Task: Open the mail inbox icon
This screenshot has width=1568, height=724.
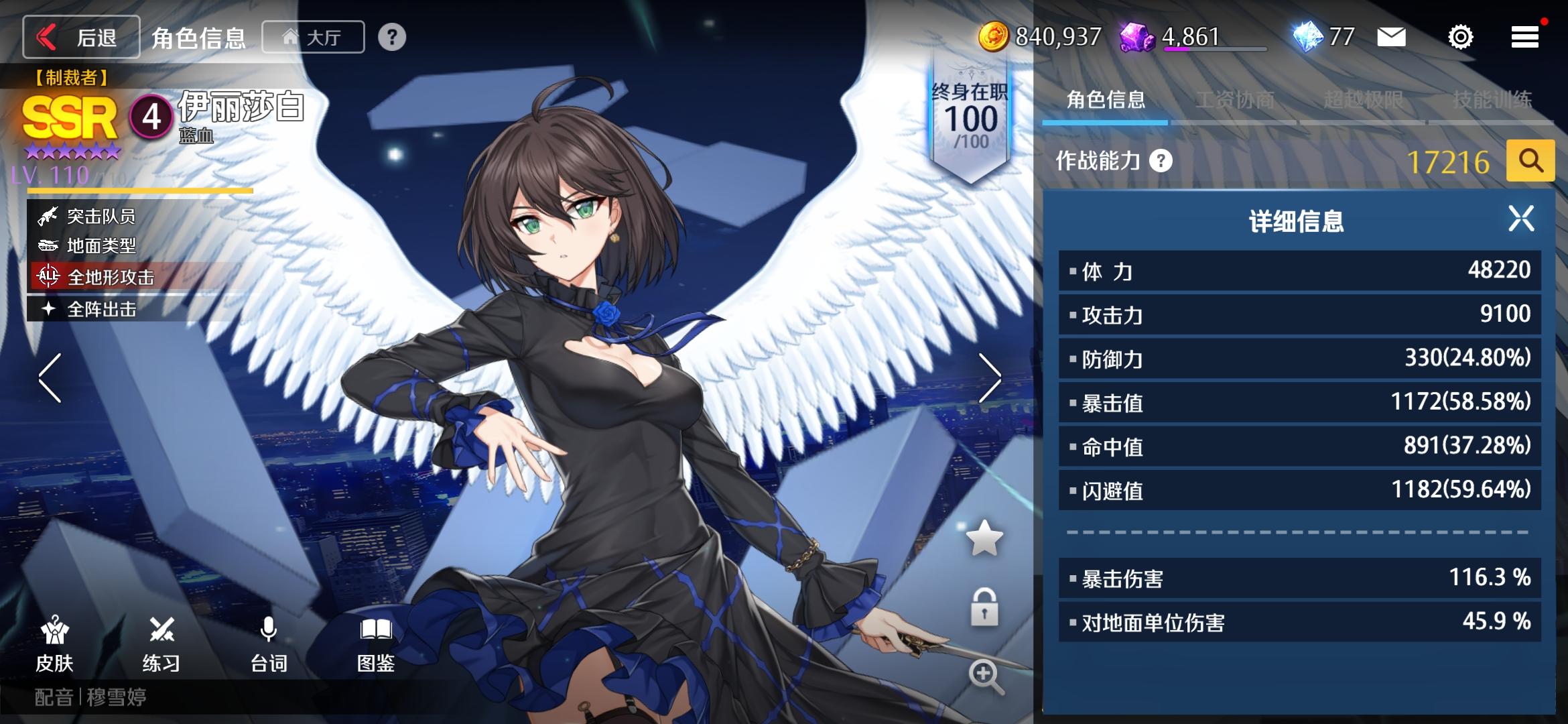Action: click(1392, 37)
